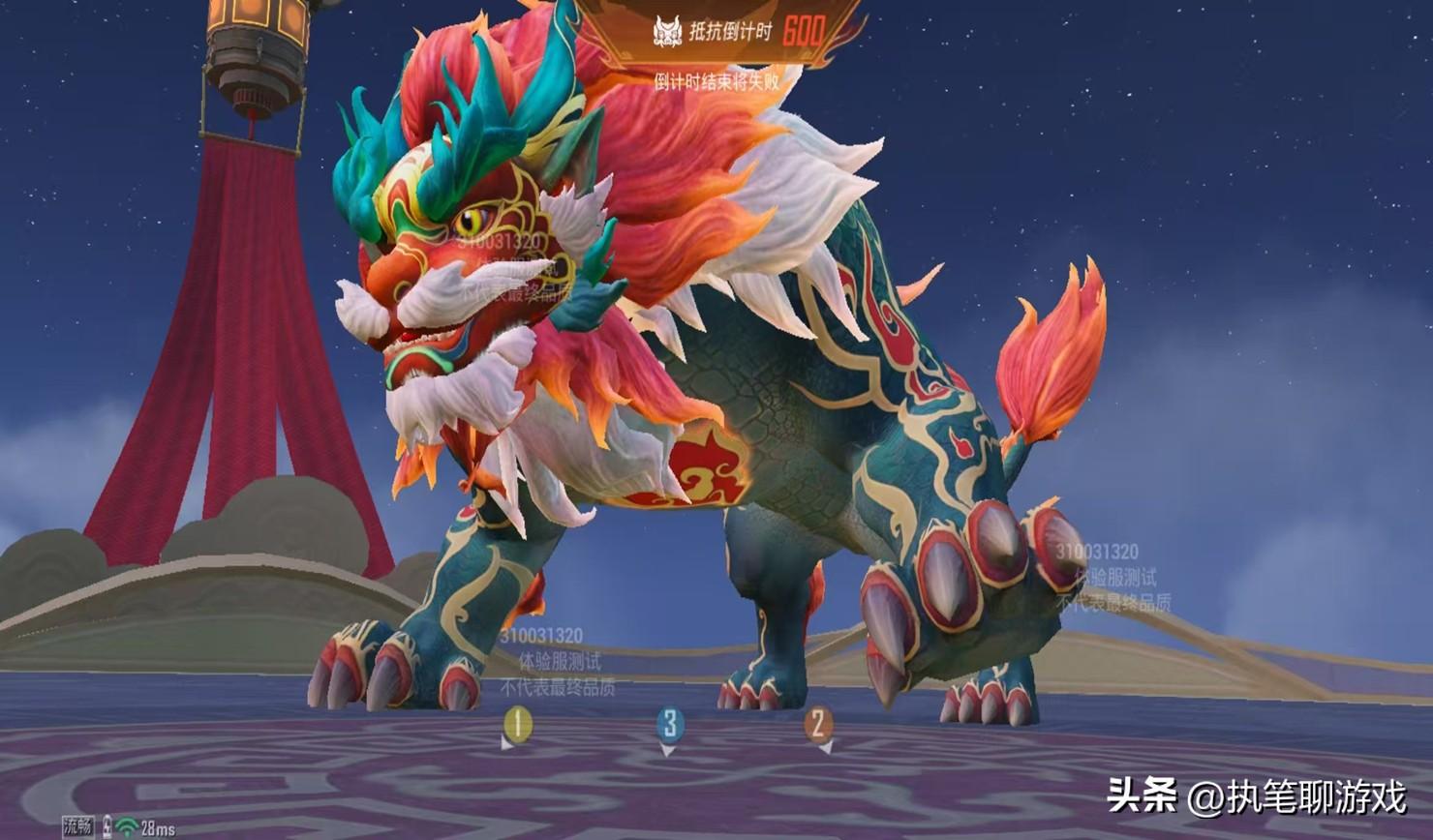Click the green network signal icon
The image size is (1433, 840).
click(x=127, y=827)
